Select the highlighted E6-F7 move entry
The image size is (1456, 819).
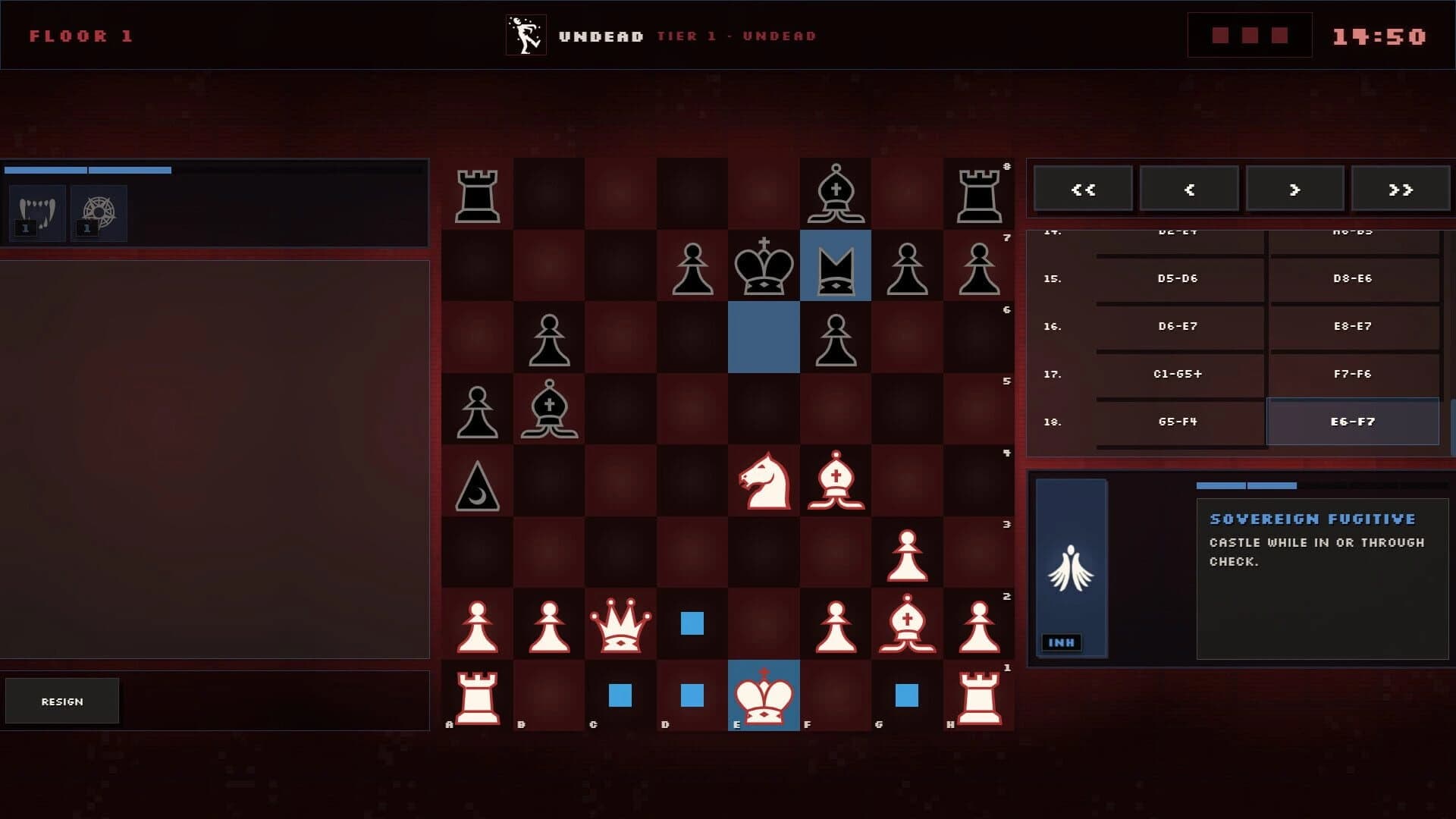pos(1354,422)
